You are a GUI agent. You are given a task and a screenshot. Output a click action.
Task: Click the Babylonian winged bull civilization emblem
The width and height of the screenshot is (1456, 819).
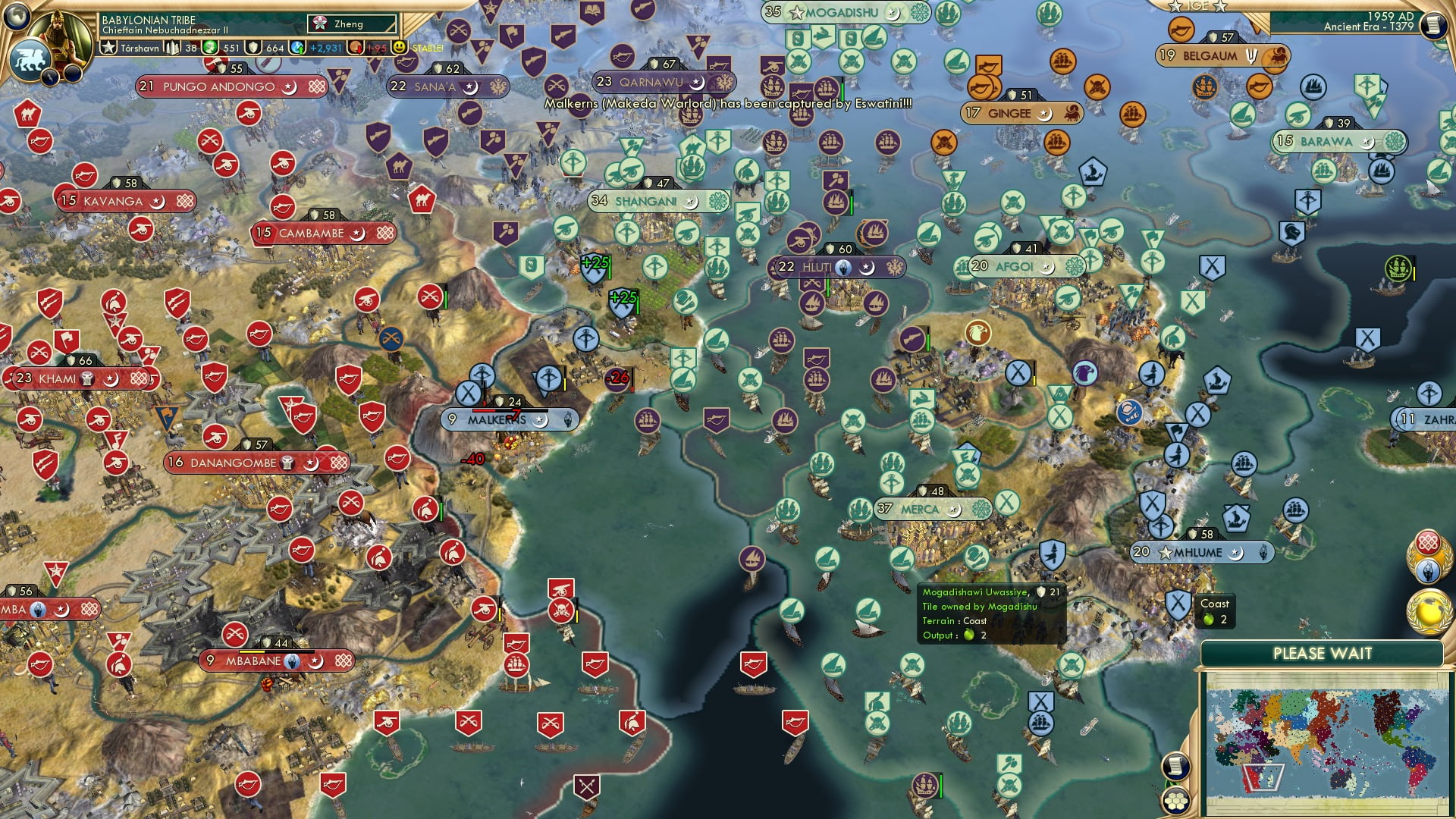[x=30, y=61]
